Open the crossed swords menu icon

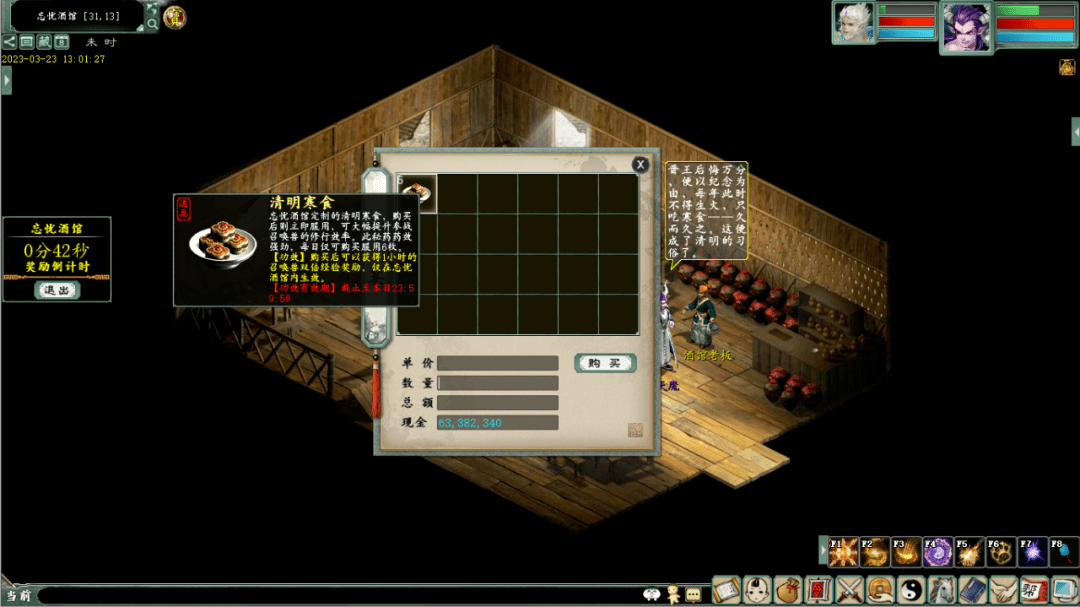(x=849, y=590)
